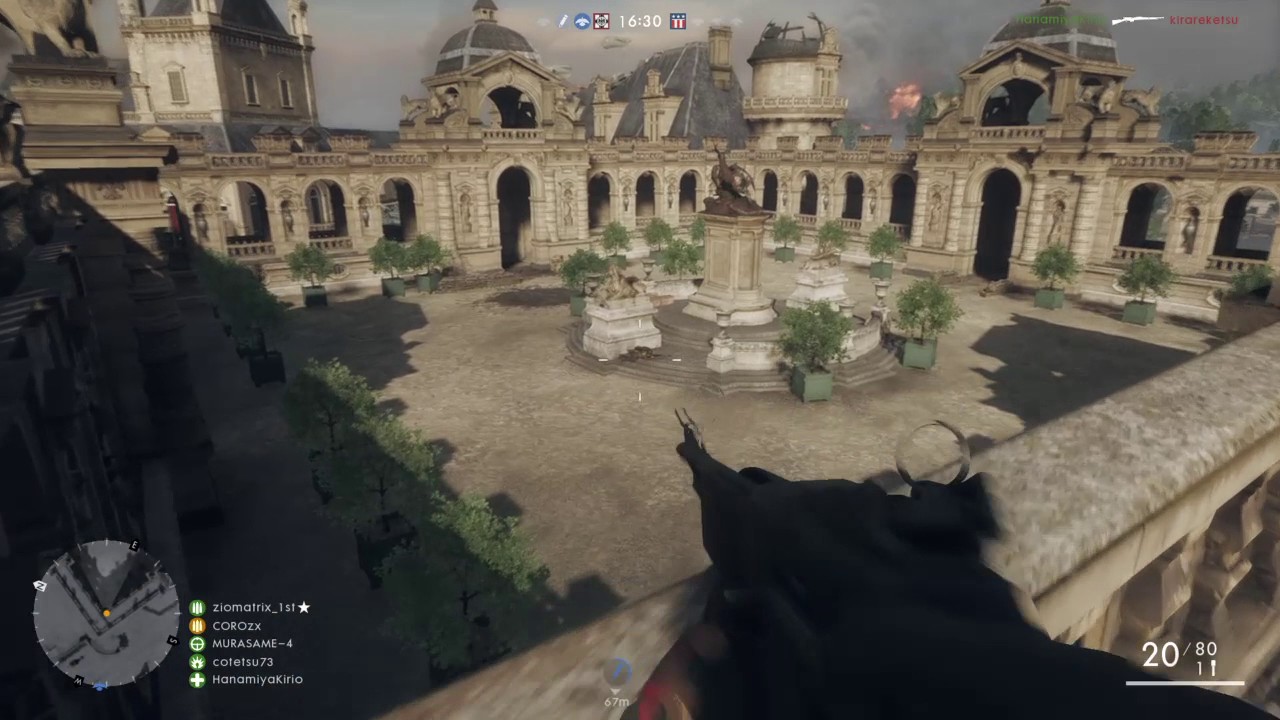The image size is (1280, 720).
Task: Select the scout crosshair icon next to MURASAME-4
Action: (x=197, y=643)
